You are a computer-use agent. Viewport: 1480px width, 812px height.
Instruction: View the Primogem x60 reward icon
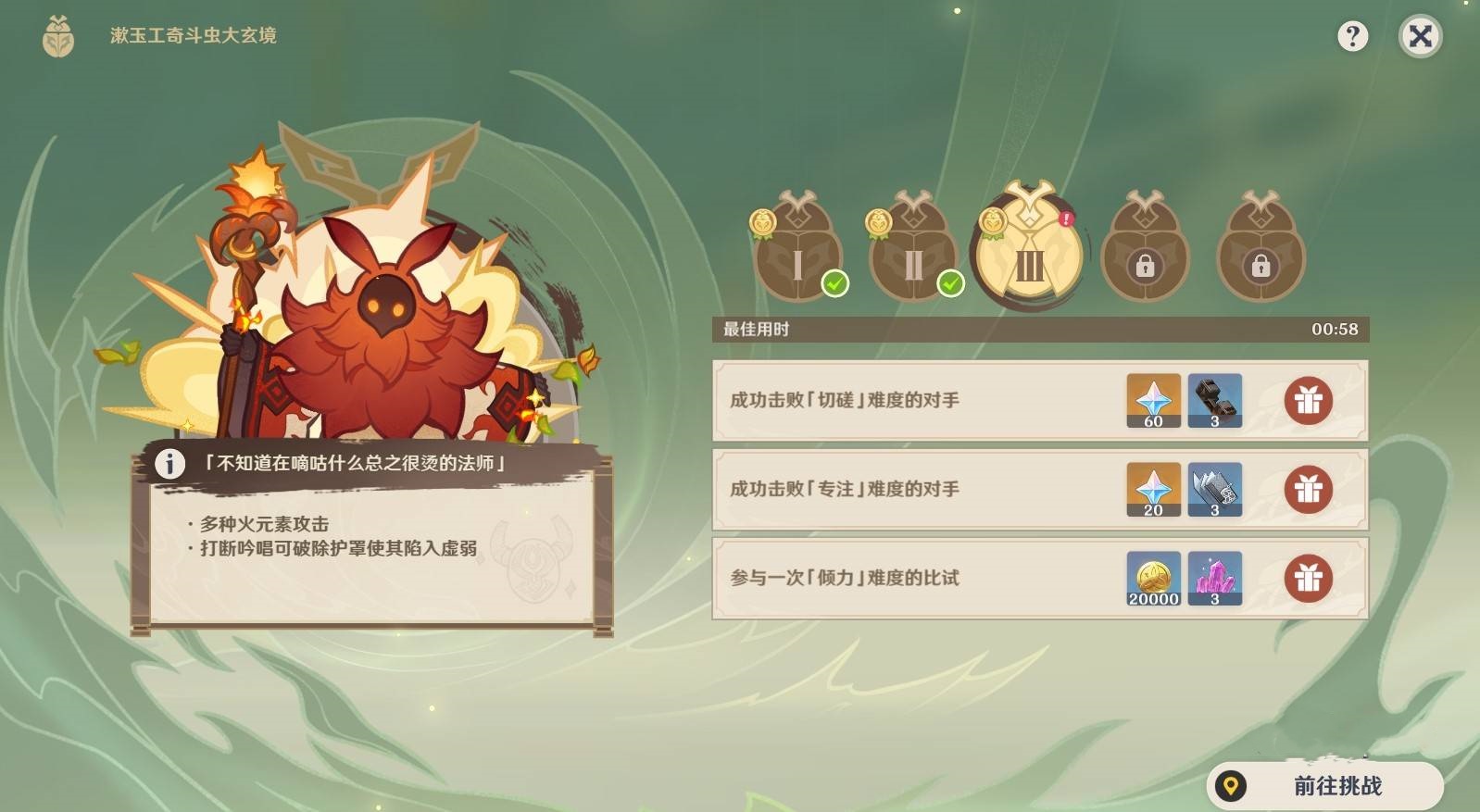coord(1153,402)
